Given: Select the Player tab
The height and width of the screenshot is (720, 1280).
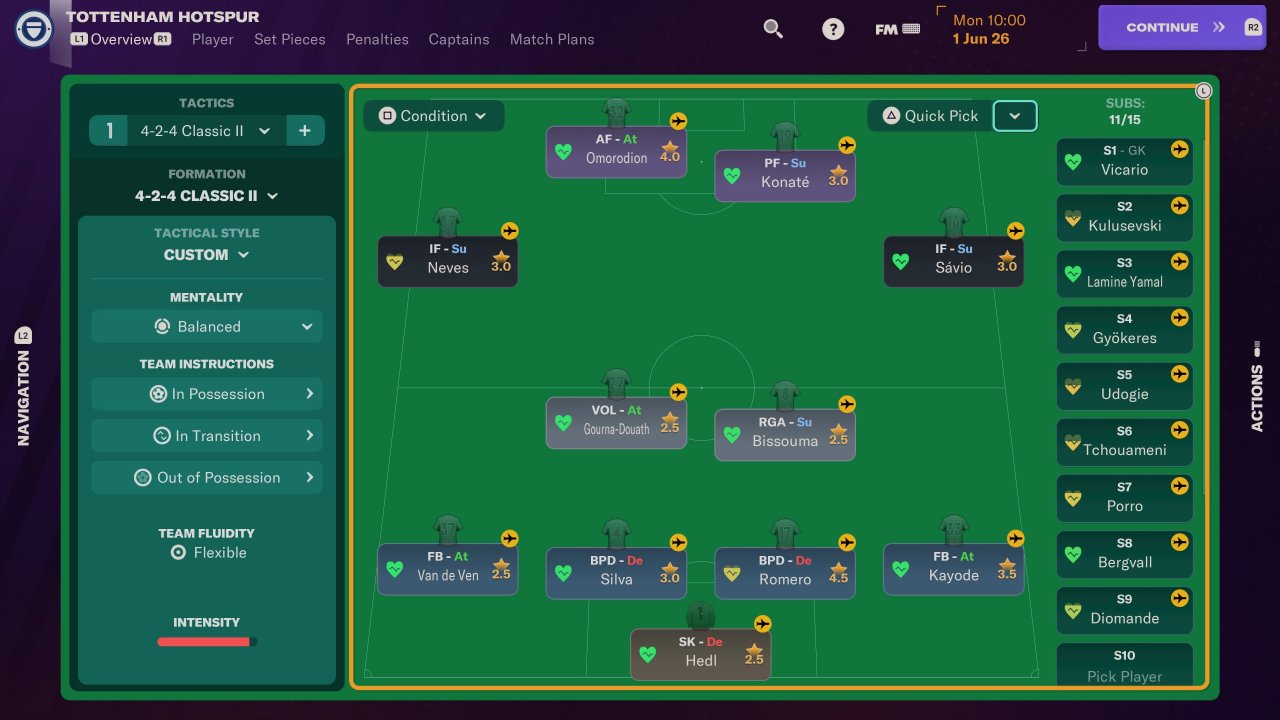Looking at the screenshot, I should click(212, 39).
